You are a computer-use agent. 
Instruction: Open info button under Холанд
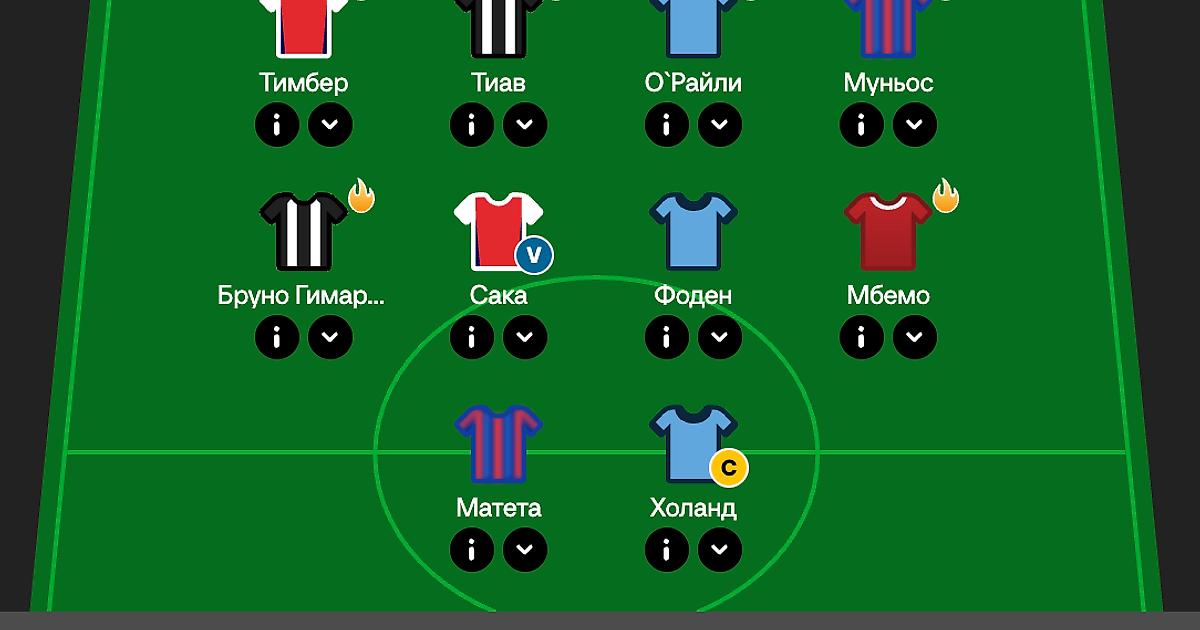click(x=667, y=549)
